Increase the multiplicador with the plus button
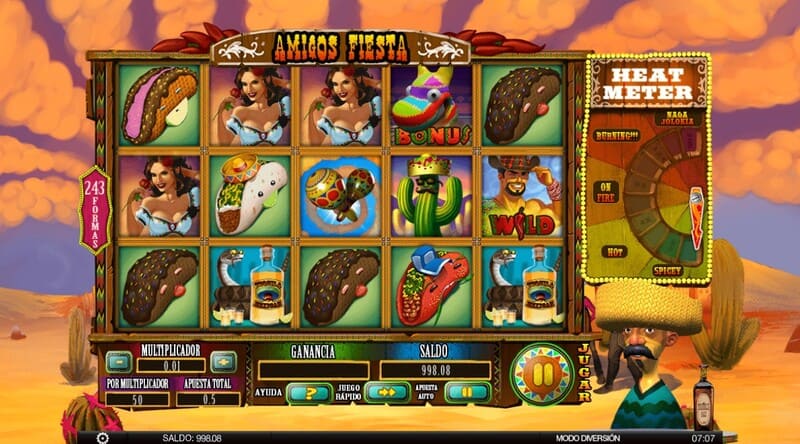Image resolution: width=800 pixels, height=444 pixels. (223, 362)
